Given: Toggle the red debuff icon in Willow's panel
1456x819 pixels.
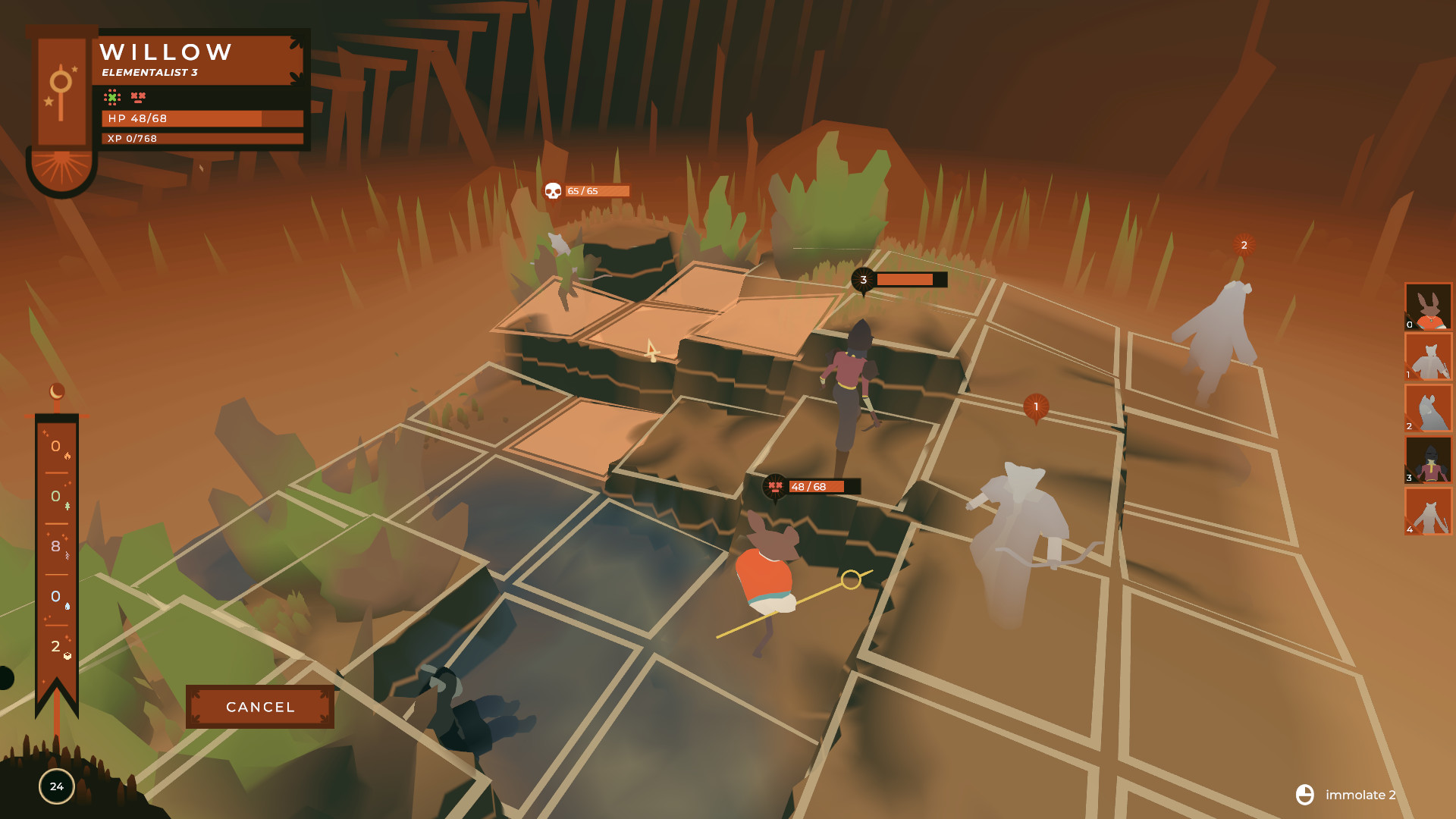Looking at the screenshot, I should (136, 96).
